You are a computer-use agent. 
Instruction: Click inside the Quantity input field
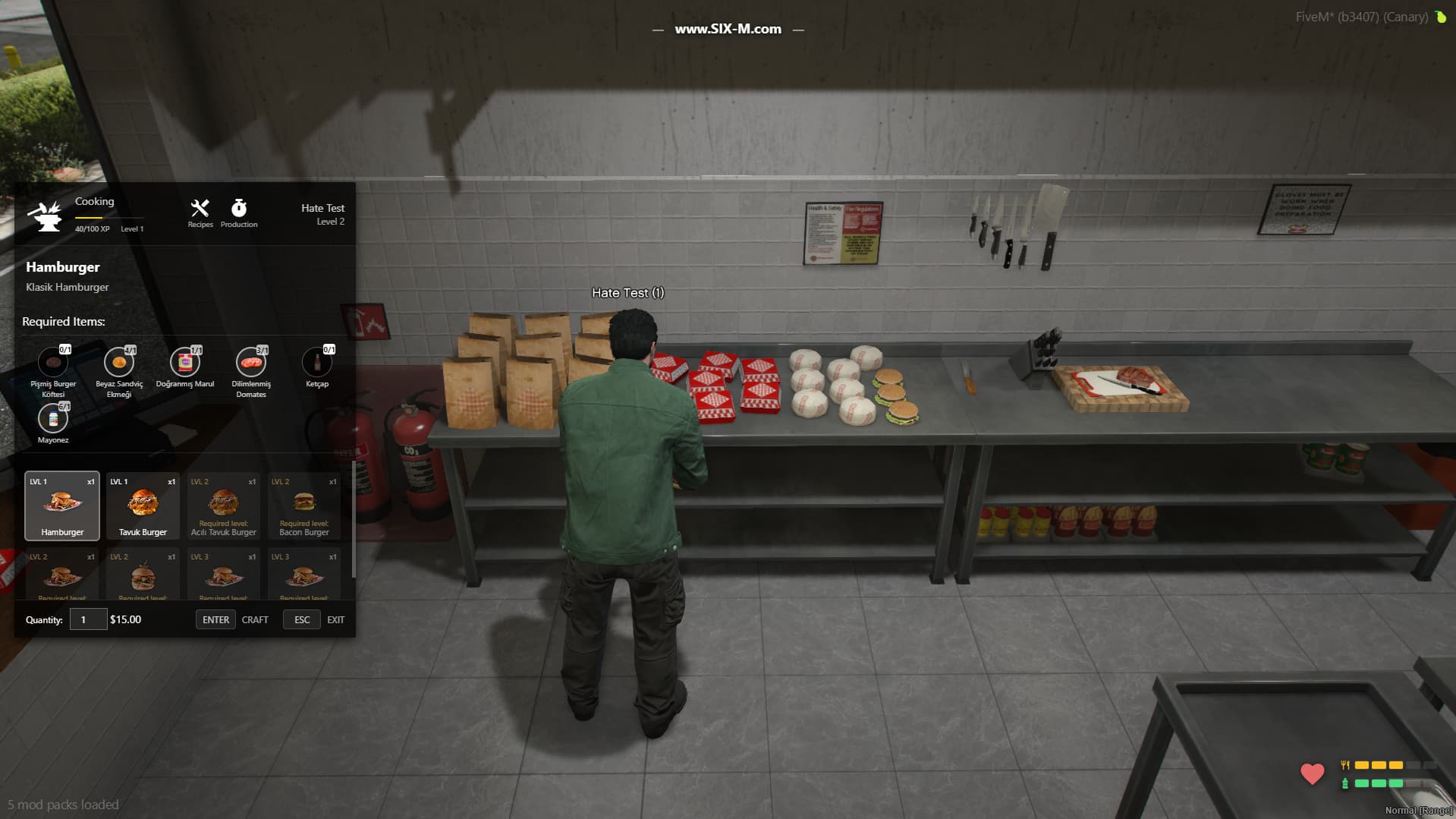88,619
